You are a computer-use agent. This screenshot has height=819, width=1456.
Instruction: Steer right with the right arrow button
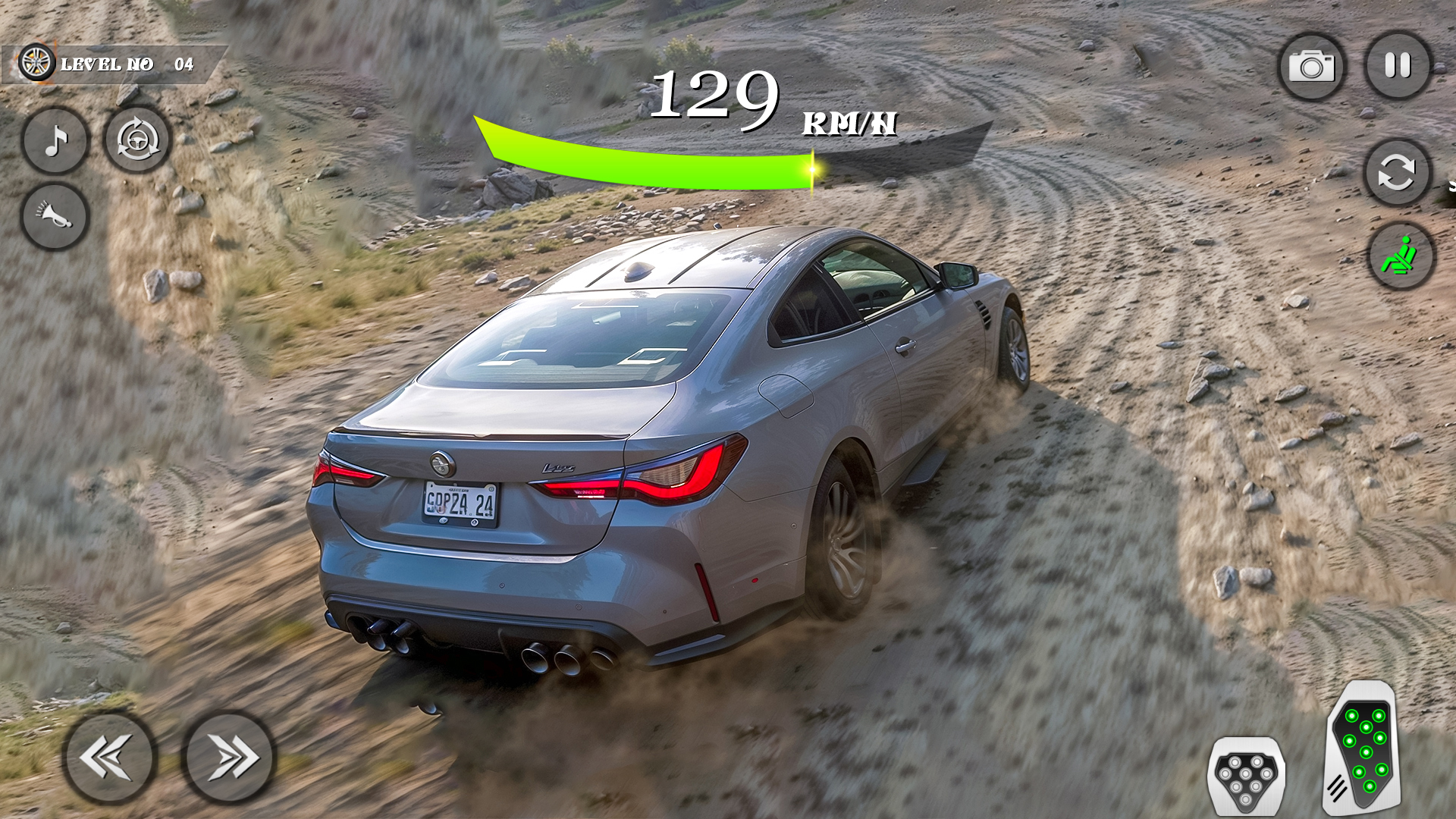pyautogui.click(x=229, y=756)
